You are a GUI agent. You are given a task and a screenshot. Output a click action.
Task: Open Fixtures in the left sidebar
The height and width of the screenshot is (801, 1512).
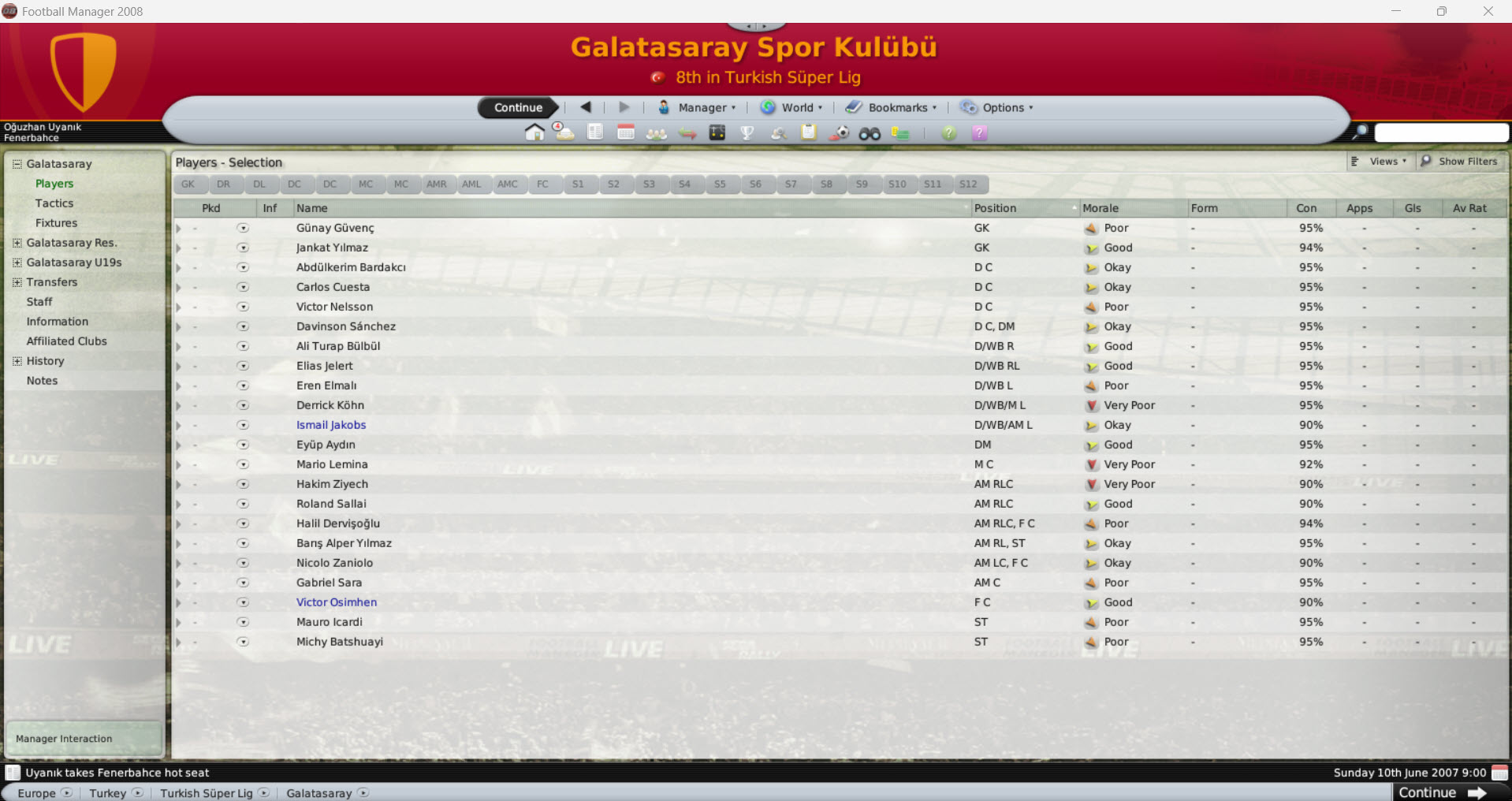tap(56, 223)
